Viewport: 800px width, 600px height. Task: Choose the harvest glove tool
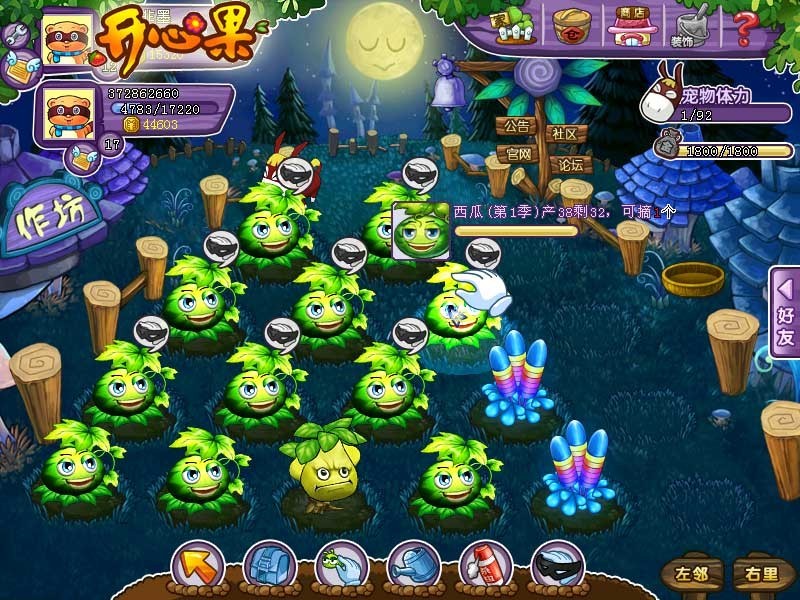click(341, 566)
